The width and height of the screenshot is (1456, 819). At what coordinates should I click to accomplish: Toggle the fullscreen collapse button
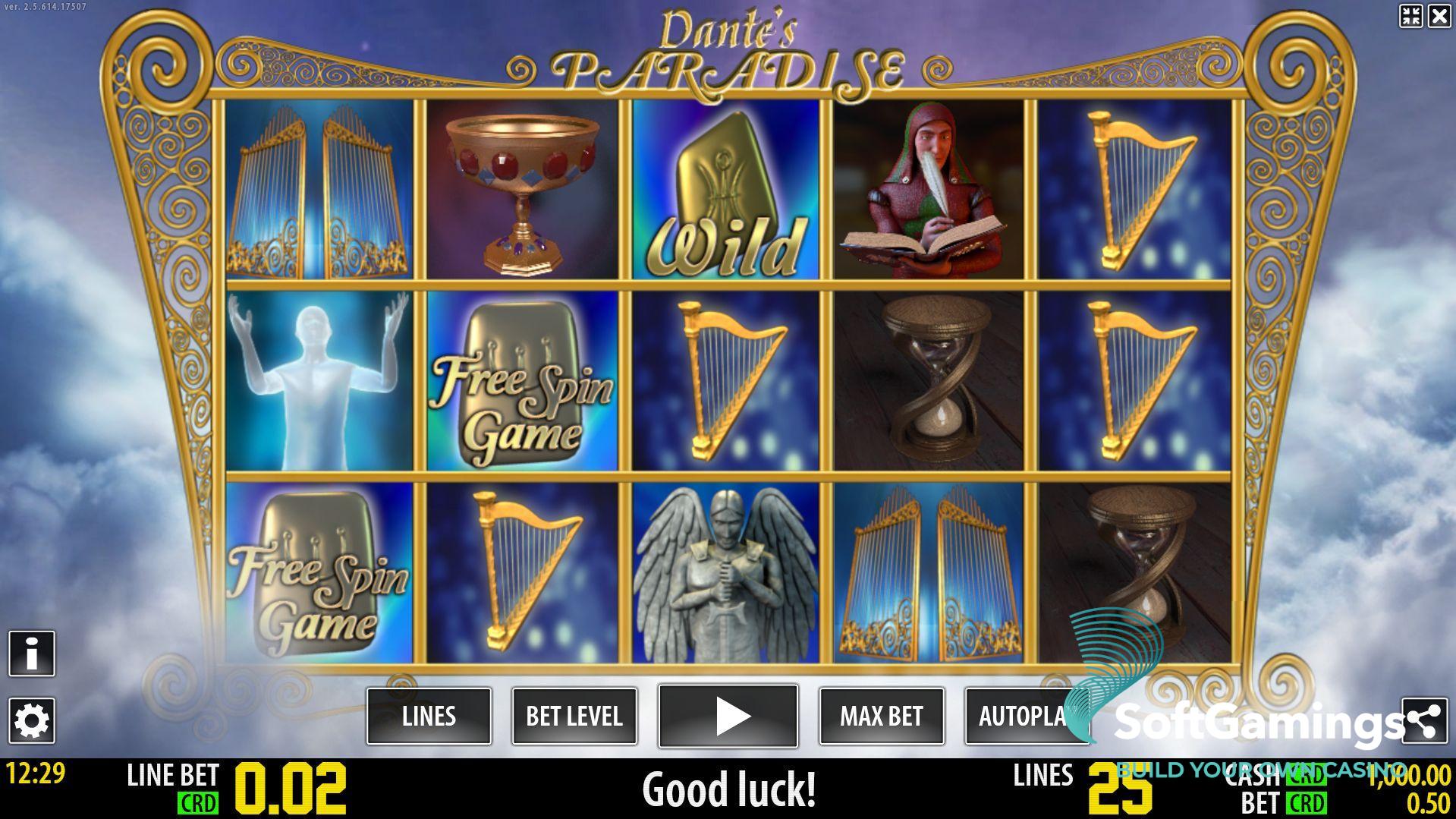click(x=1410, y=16)
